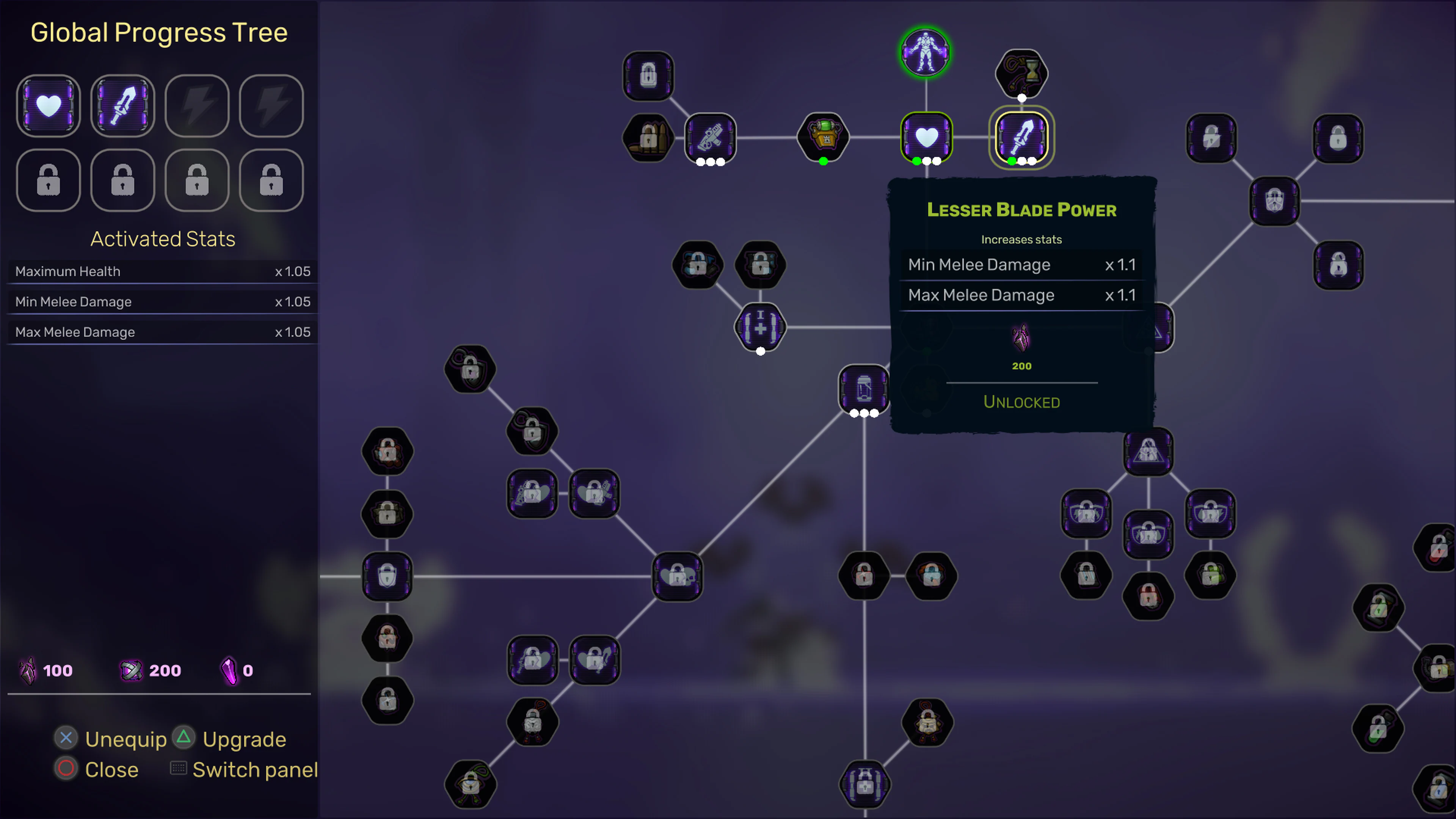Open the green canister backpack node
The height and width of the screenshot is (819, 1456).
[x=823, y=137]
